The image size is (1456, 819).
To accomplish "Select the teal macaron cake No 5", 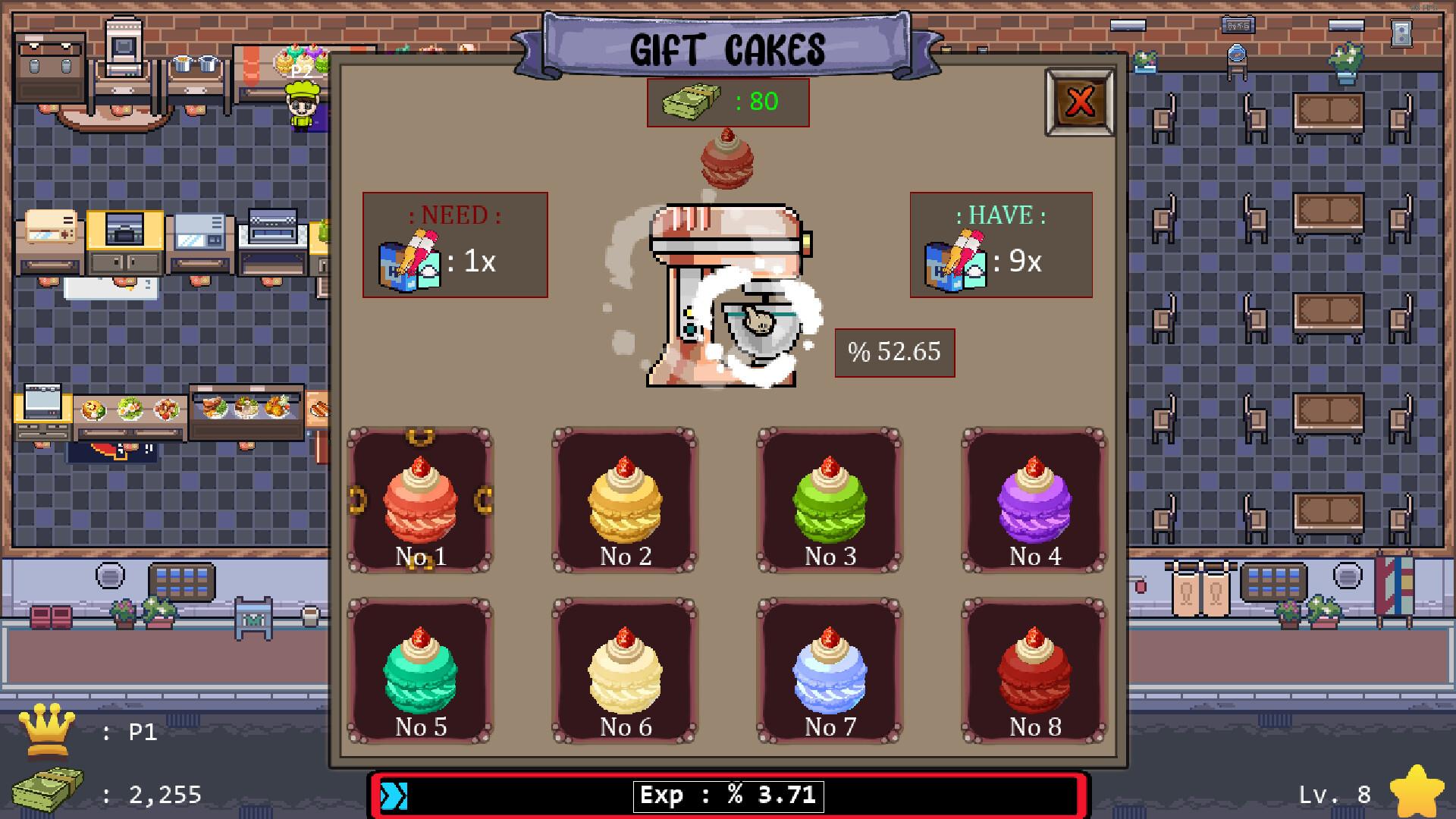I will (422, 671).
